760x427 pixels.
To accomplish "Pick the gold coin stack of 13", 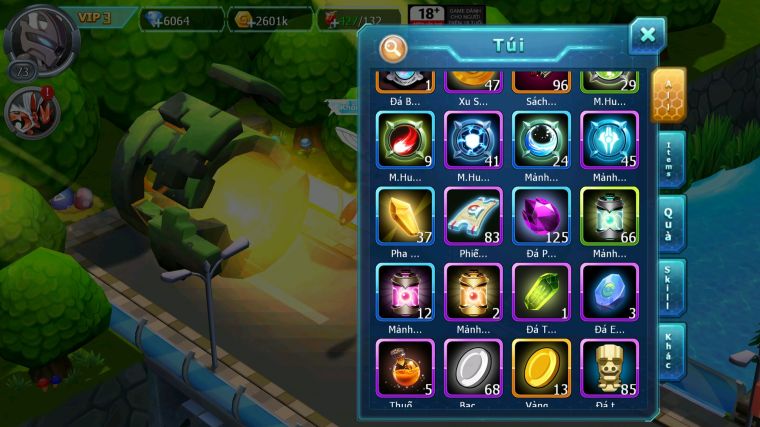I will tap(541, 368).
